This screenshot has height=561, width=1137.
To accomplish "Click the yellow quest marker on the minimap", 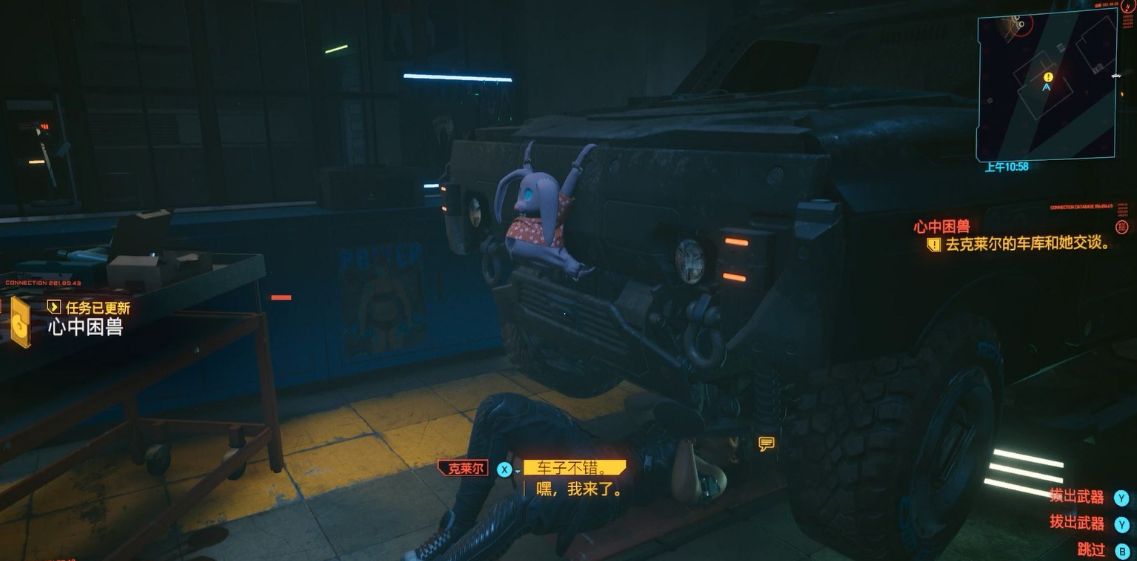I will [1048, 76].
